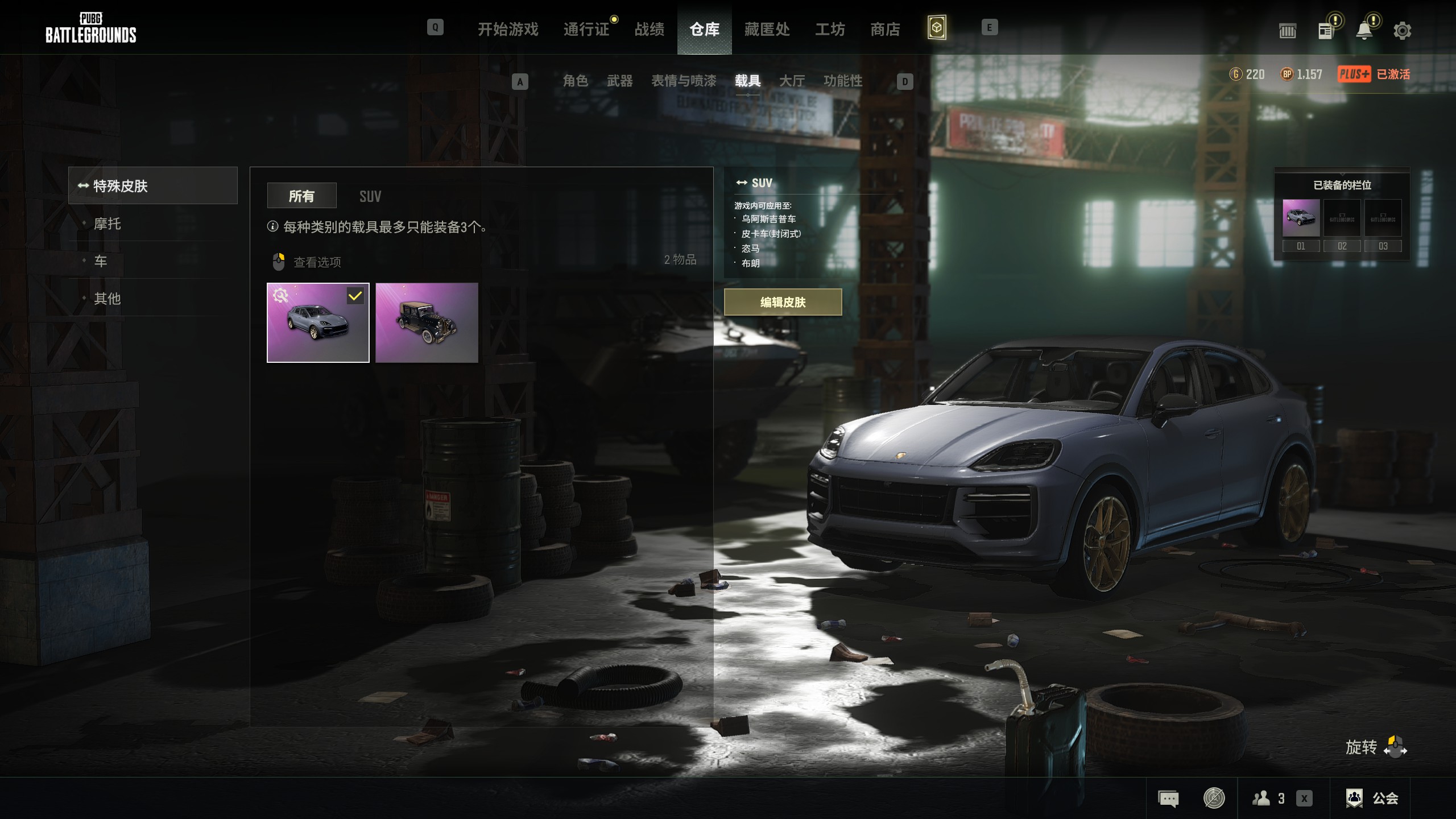1456x819 pixels.
Task: Open the 表情与喷漆 sub-tab
Action: pos(683,81)
